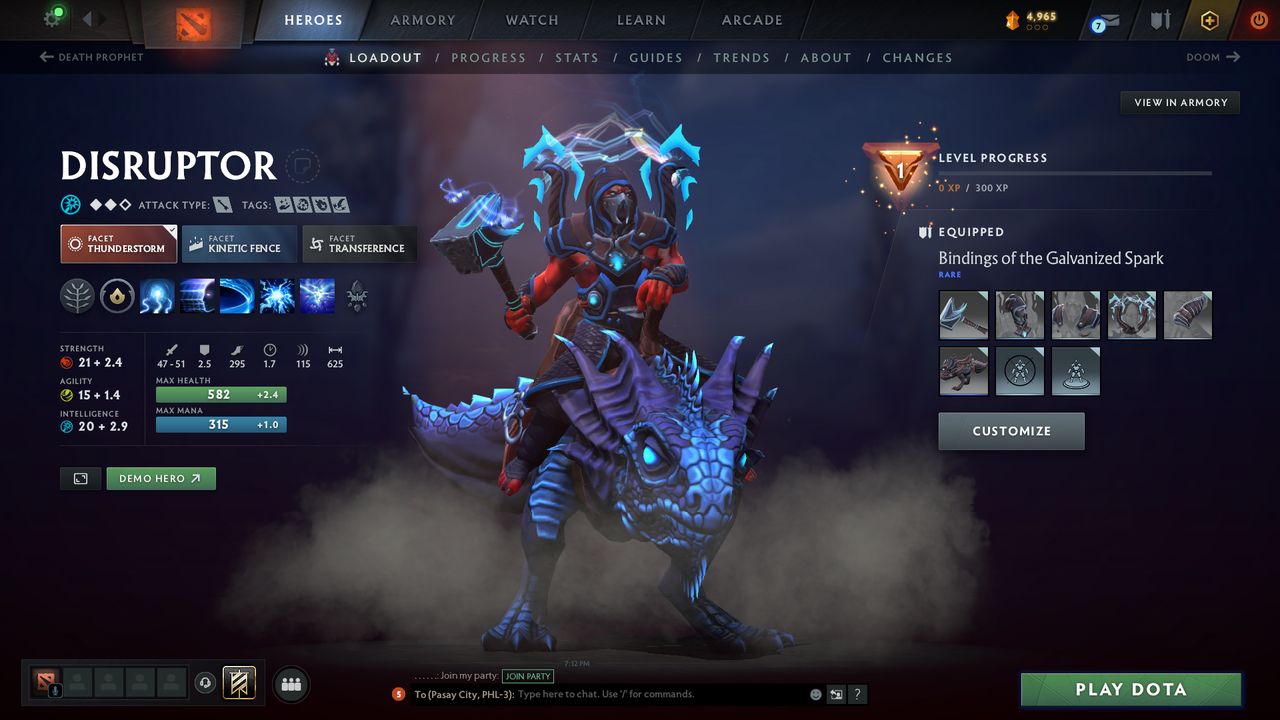Click the gold Dota Plus hexagon icon
This screenshot has height=720, width=1280.
pos(1209,20)
